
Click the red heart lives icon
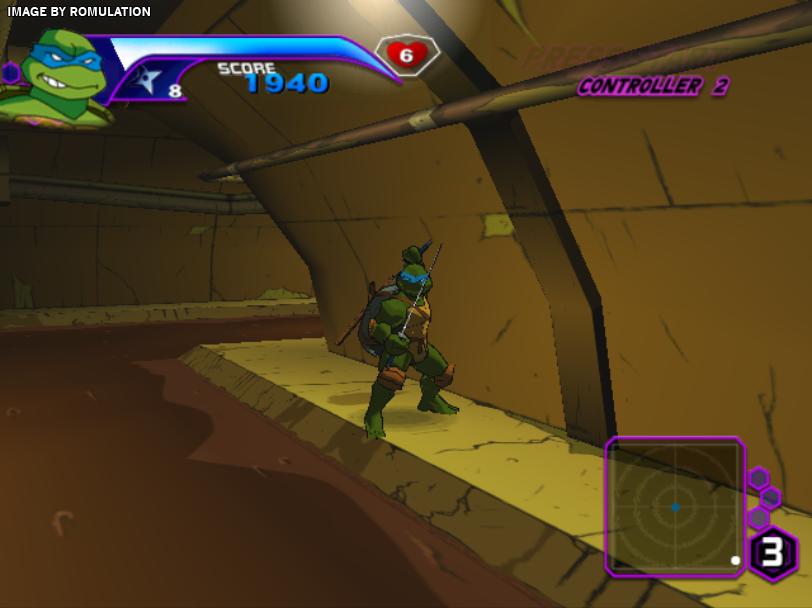[406, 54]
